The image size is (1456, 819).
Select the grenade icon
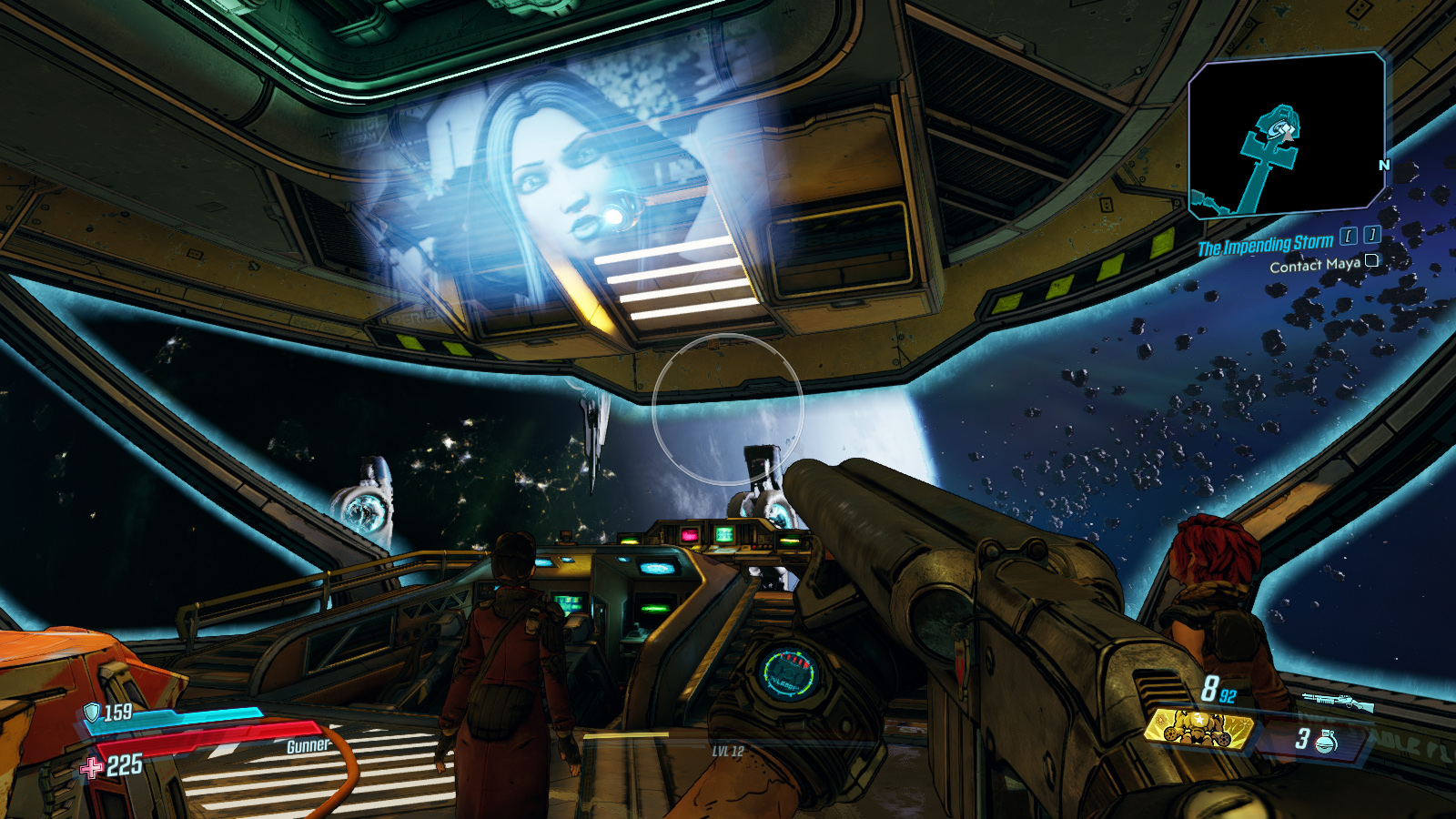pos(1326,741)
